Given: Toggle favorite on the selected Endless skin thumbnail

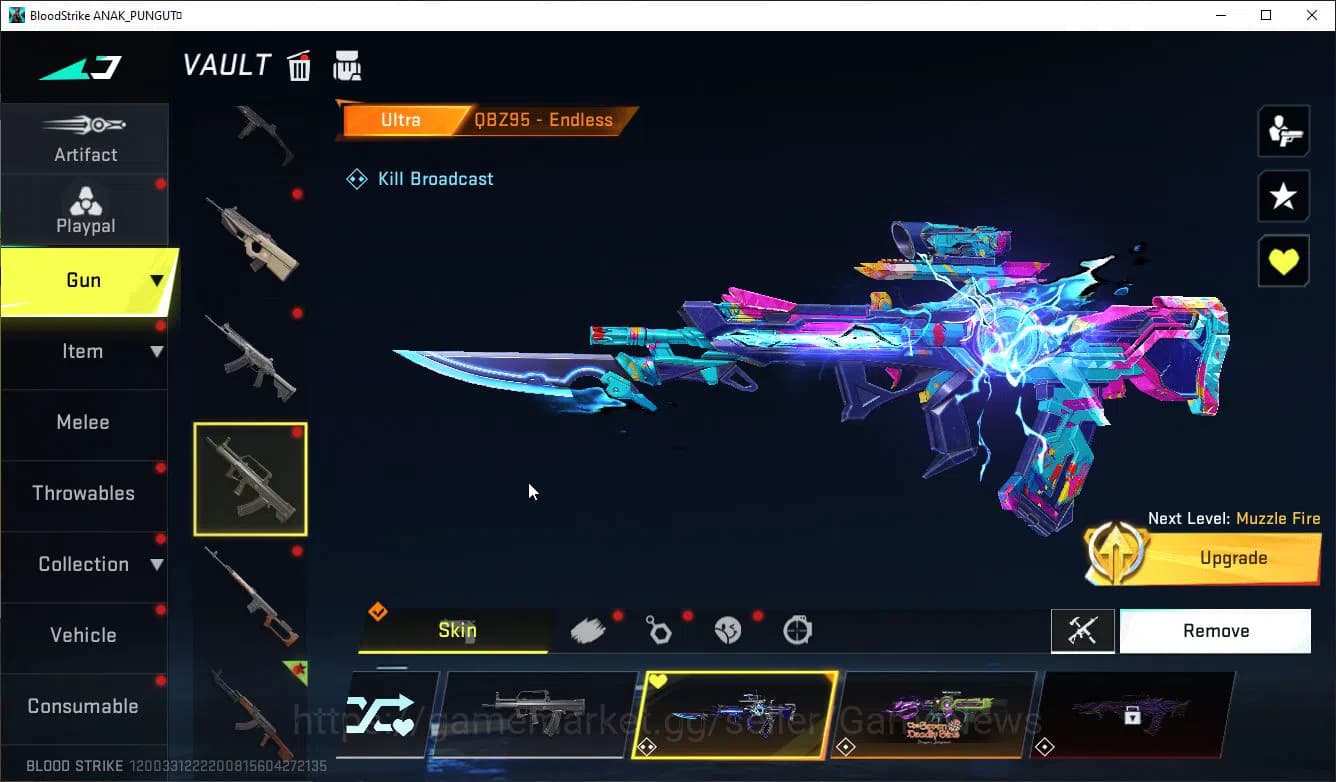Looking at the screenshot, I should [x=659, y=680].
